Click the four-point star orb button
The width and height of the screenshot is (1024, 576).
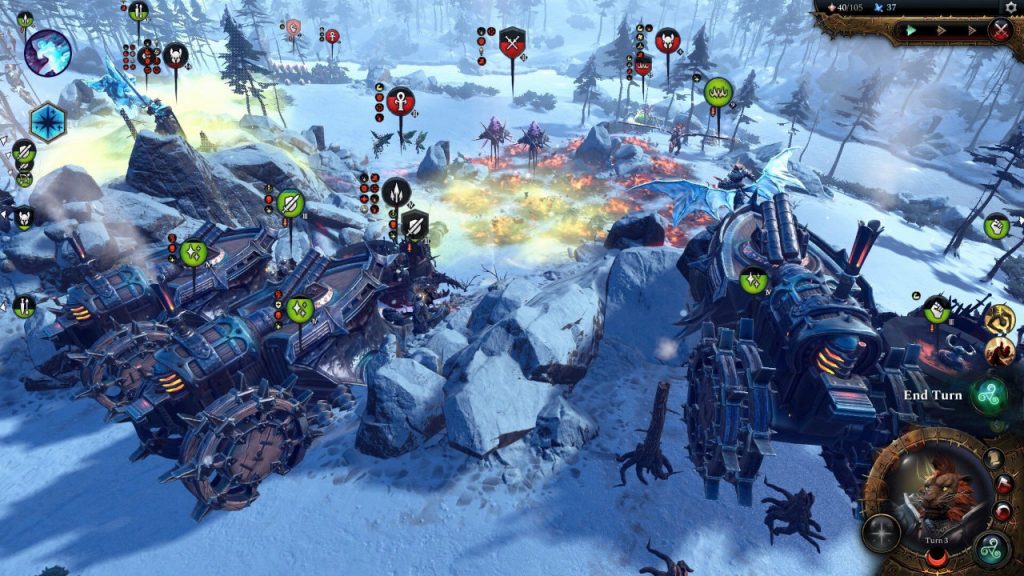coord(881,533)
